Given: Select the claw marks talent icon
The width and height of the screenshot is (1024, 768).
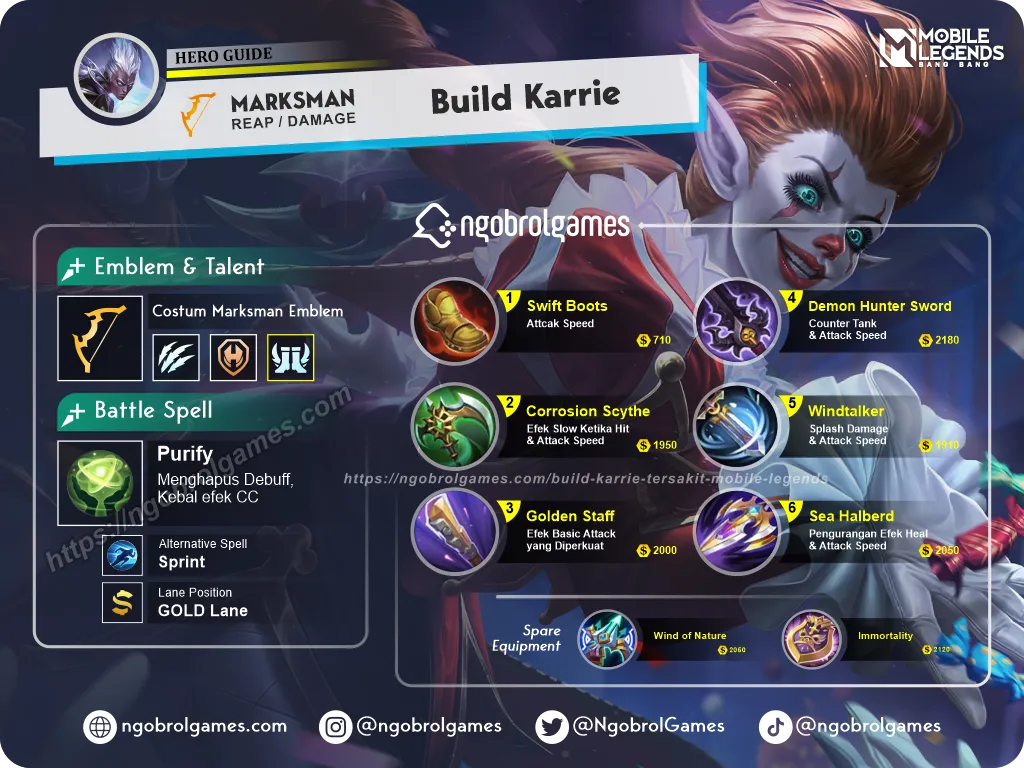Looking at the screenshot, I should click(x=176, y=357).
